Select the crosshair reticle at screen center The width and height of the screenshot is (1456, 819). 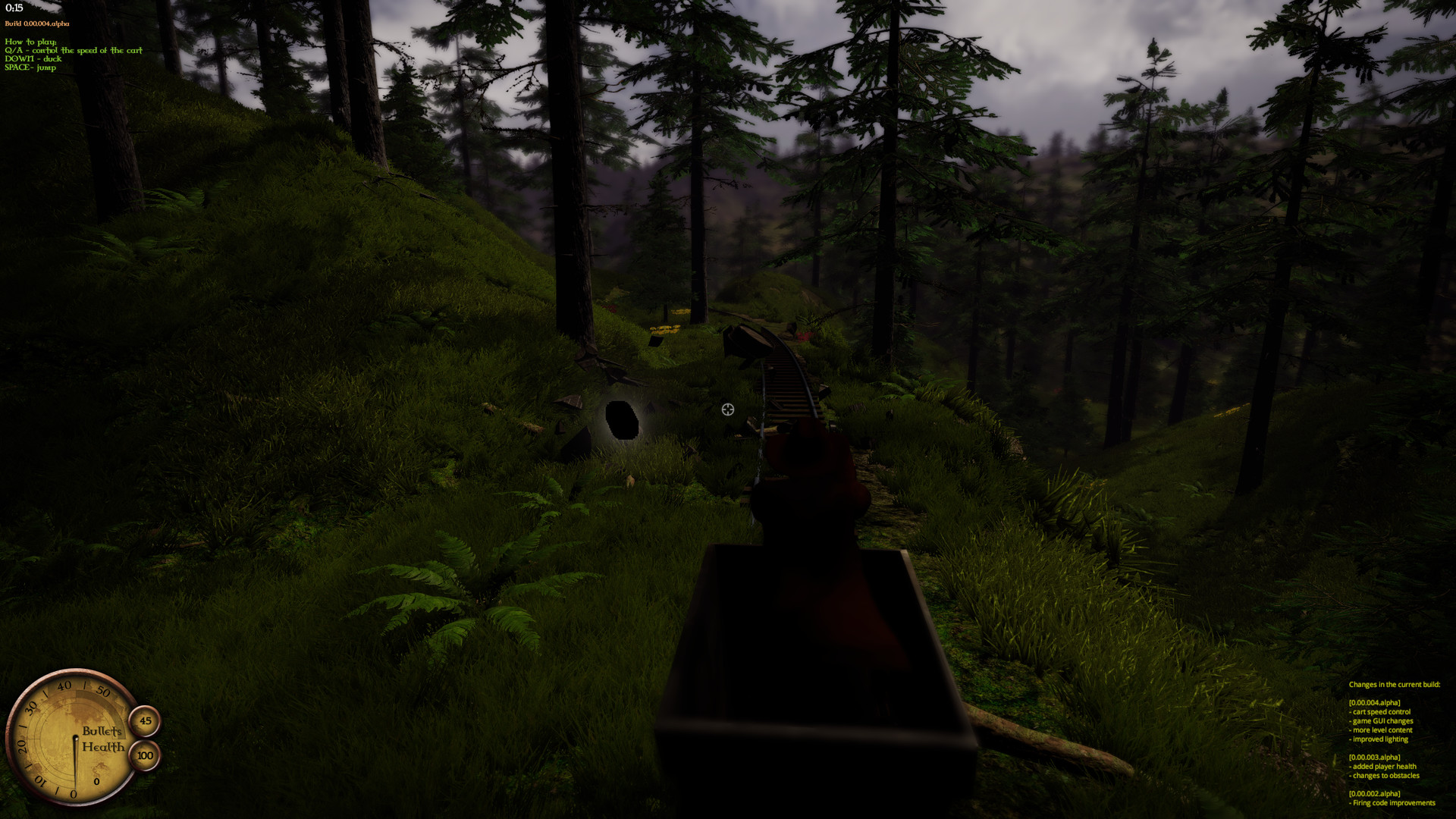[727, 409]
